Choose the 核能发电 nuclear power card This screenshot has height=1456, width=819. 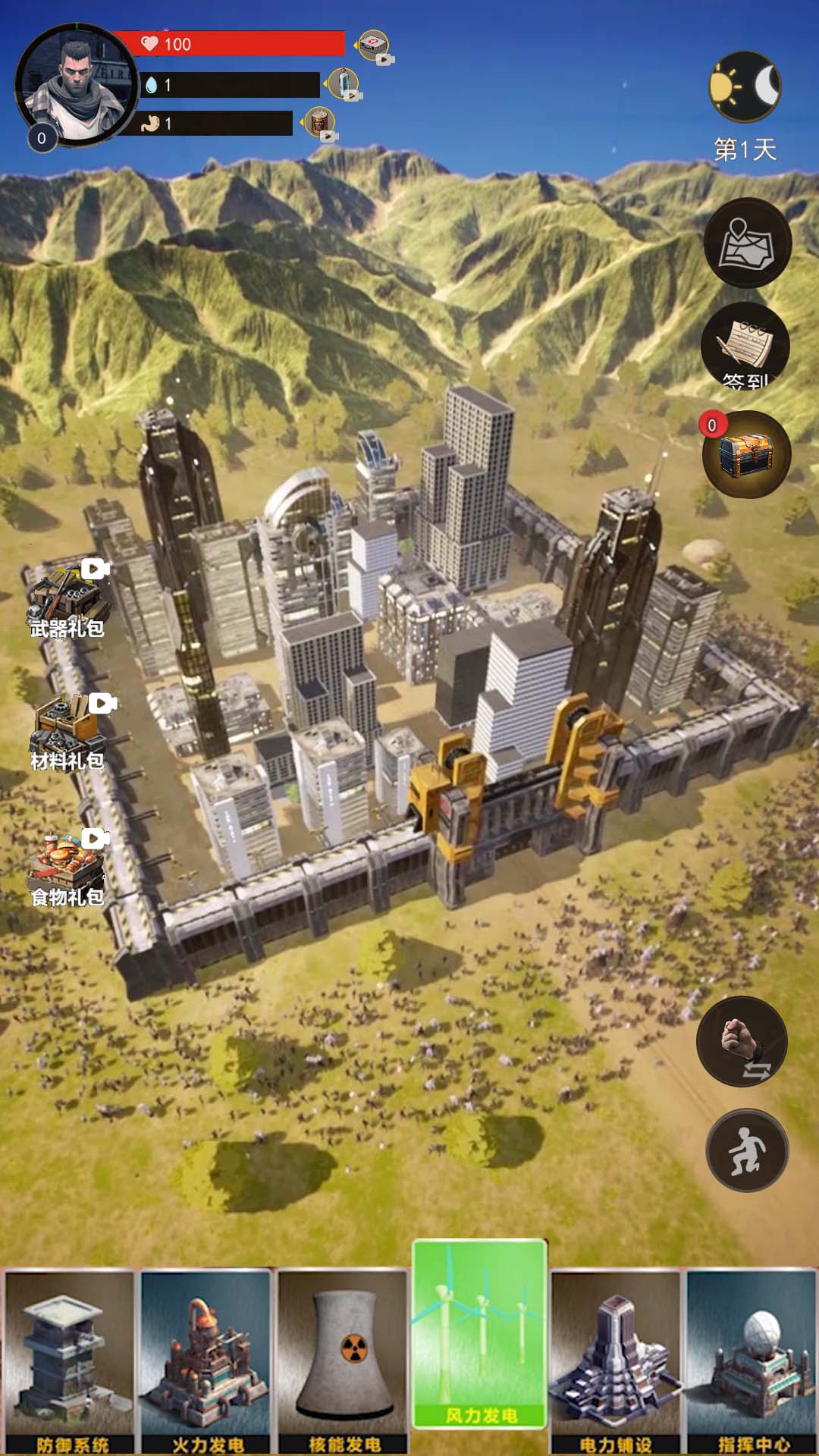[x=343, y=1361]
